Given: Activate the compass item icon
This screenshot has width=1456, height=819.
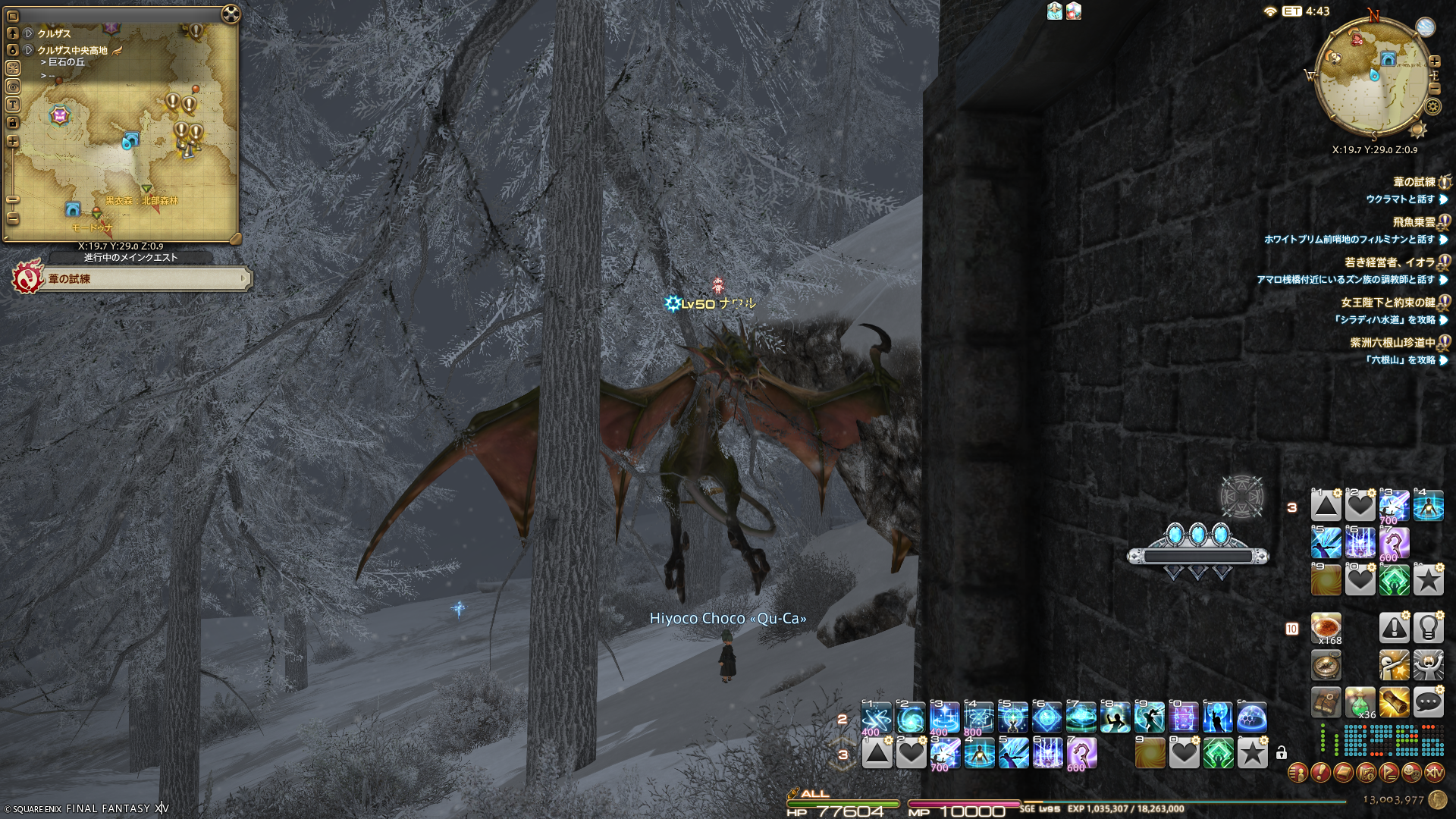Looking at the screenshot, I should tap(1326, 666).
